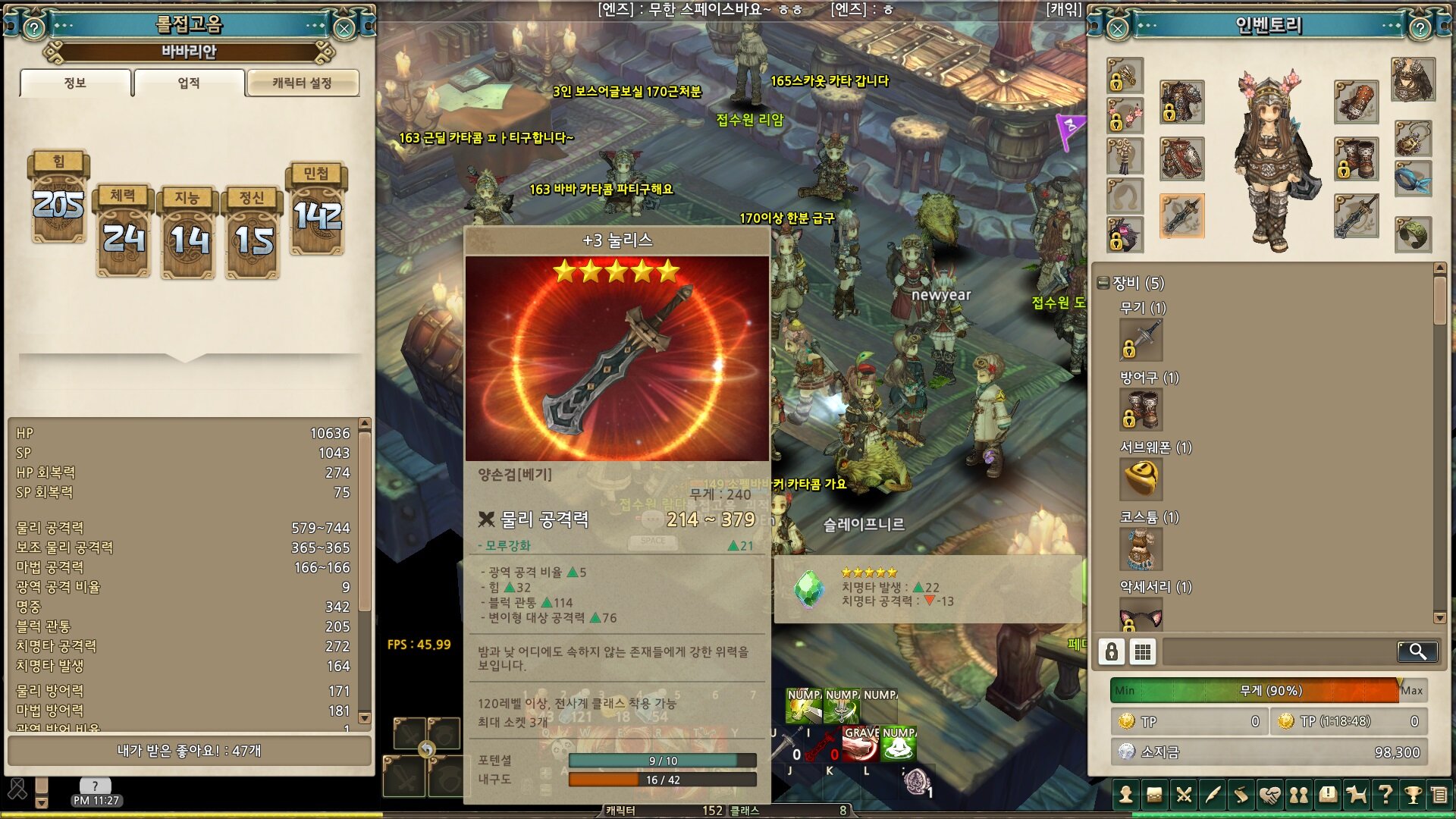Image resolution: width=1456 pixels, height=819 pixels.
Task: Select the 캐릭터 설정 tab
Action: pos(302,83)
